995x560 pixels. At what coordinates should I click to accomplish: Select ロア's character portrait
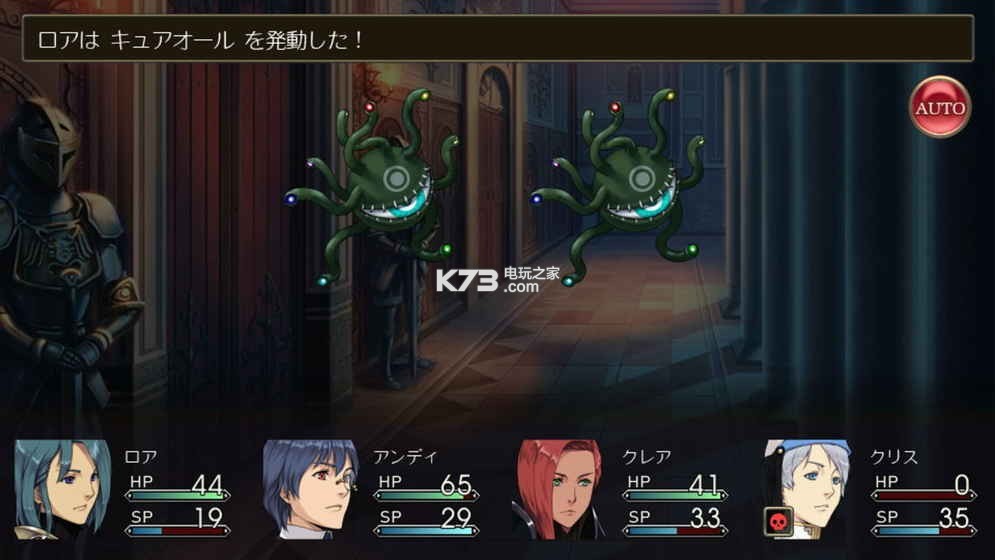(62, 489)
